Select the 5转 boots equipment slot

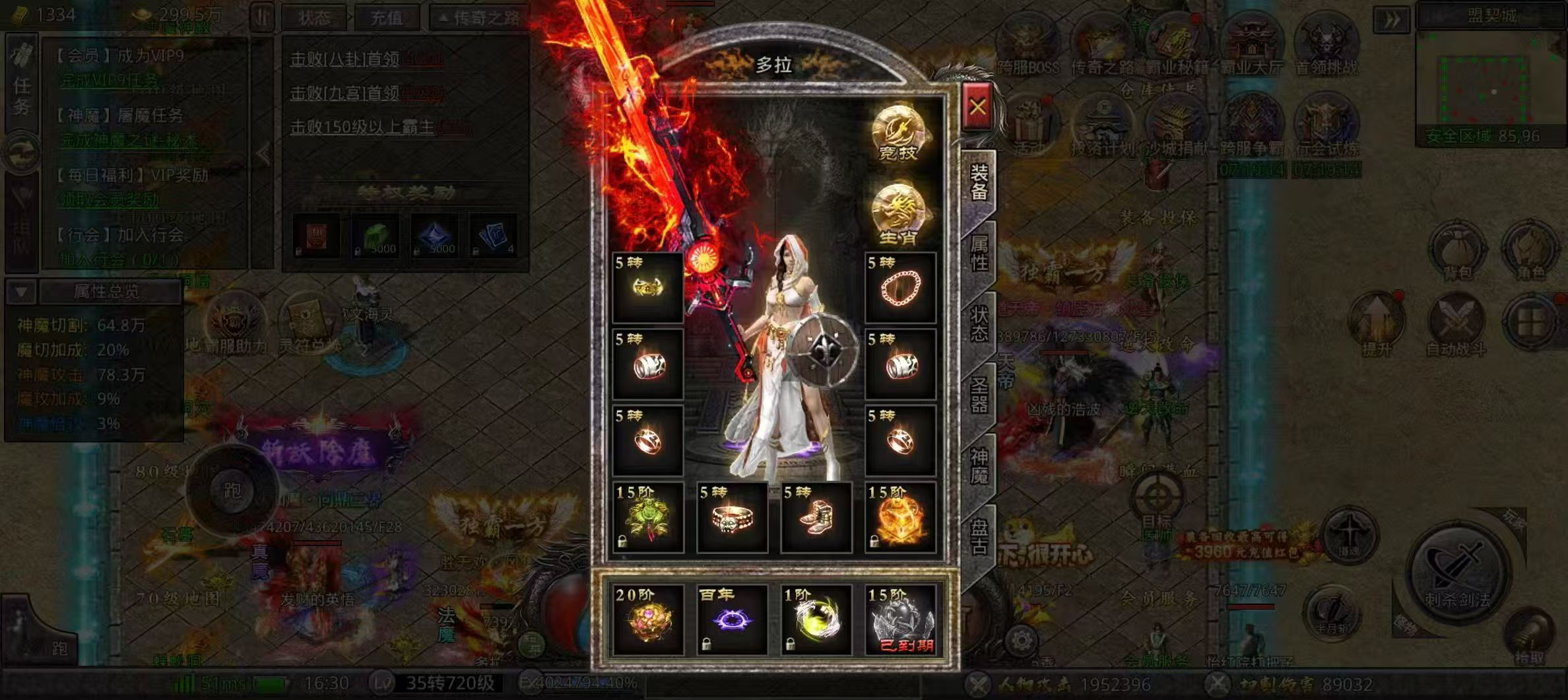[816, 517]
